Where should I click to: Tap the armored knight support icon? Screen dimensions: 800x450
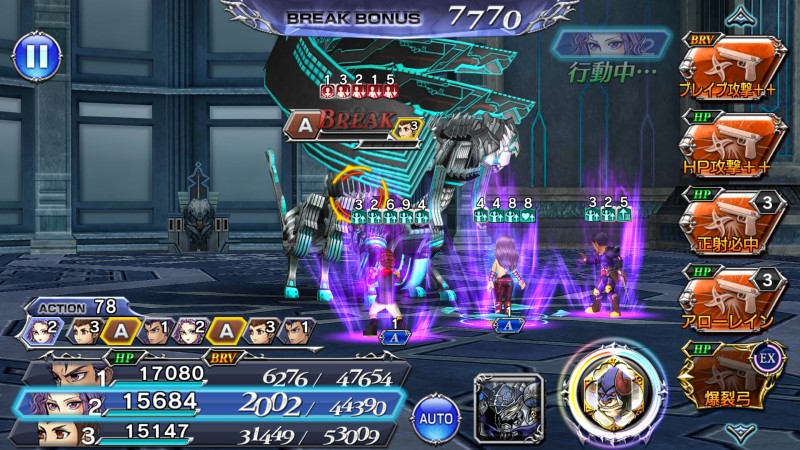(x=508, y=403)
